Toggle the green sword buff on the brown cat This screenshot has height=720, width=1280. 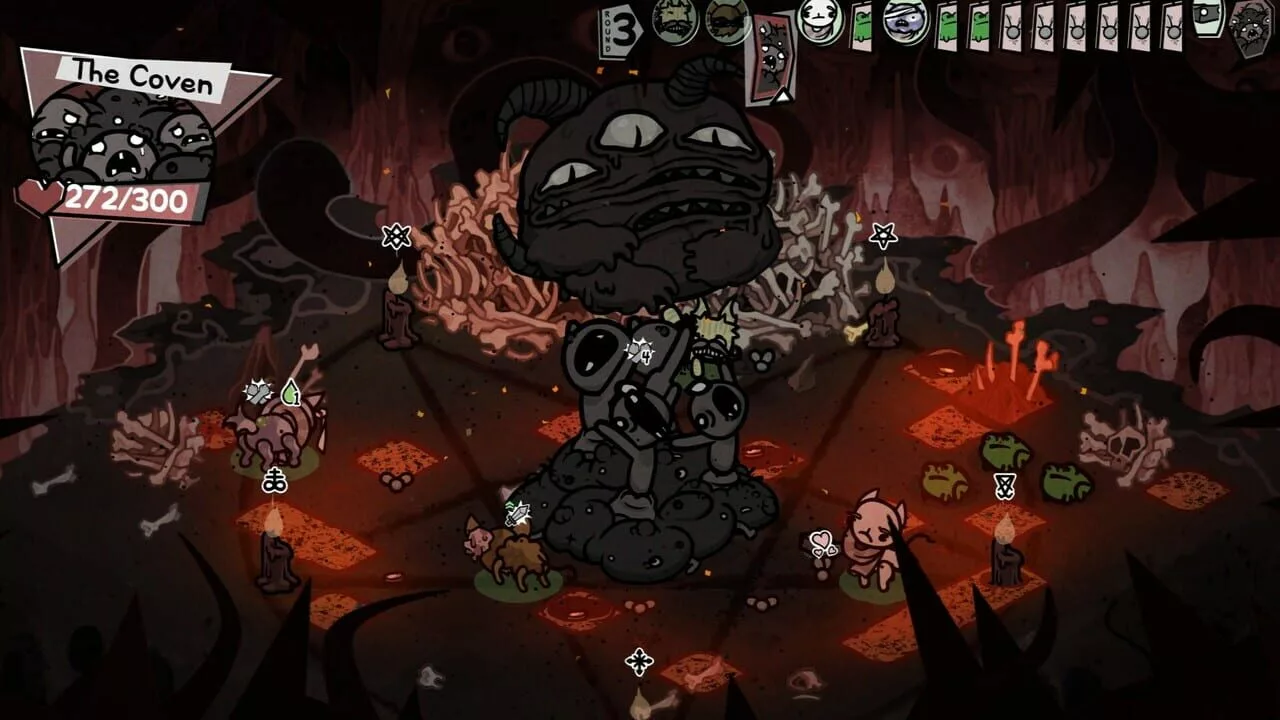516,515
